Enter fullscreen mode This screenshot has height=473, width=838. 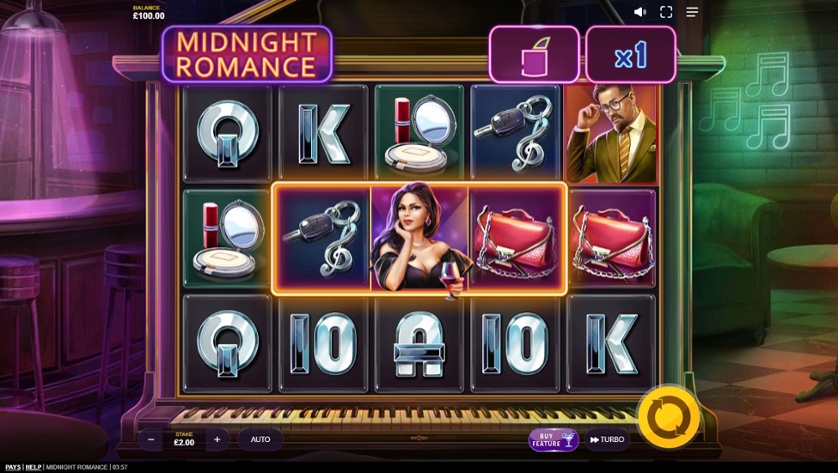pyautogui.click(x=666, y=12)
